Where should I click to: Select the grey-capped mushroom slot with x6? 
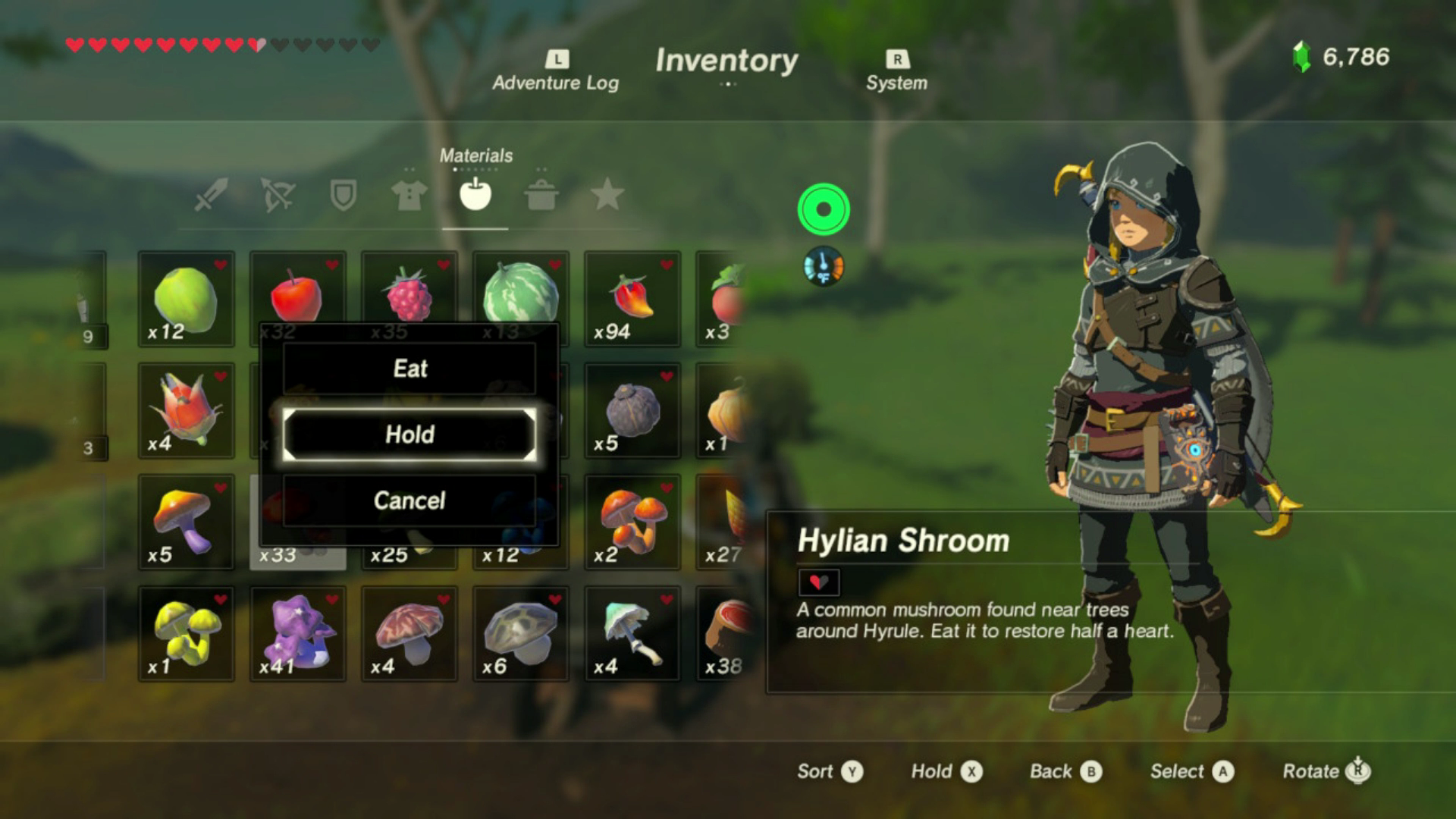point(521,633)
